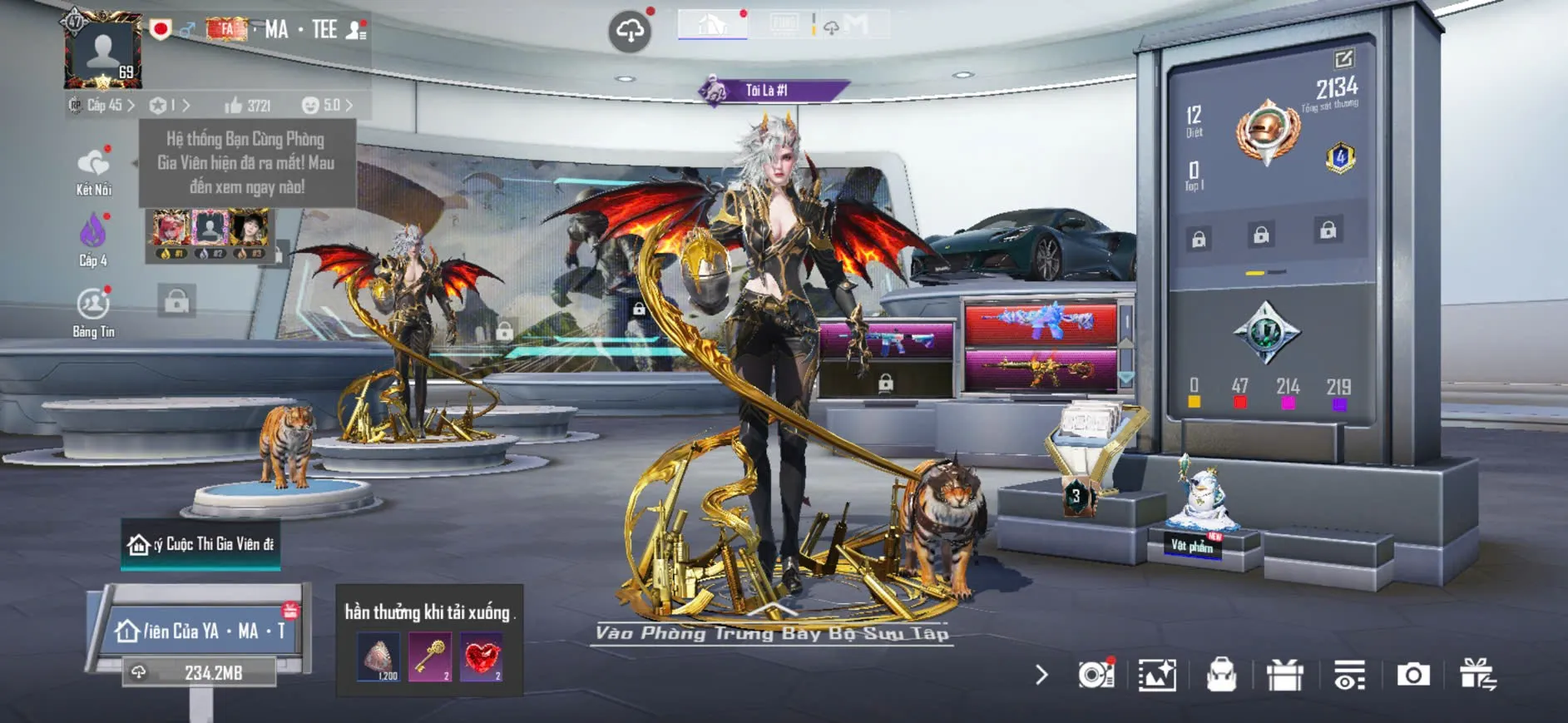1568x723 pixels.
Task: Open the Cuộc Thi Gia Viên banner
Action: pyautogui.click(x=200, y=544)
